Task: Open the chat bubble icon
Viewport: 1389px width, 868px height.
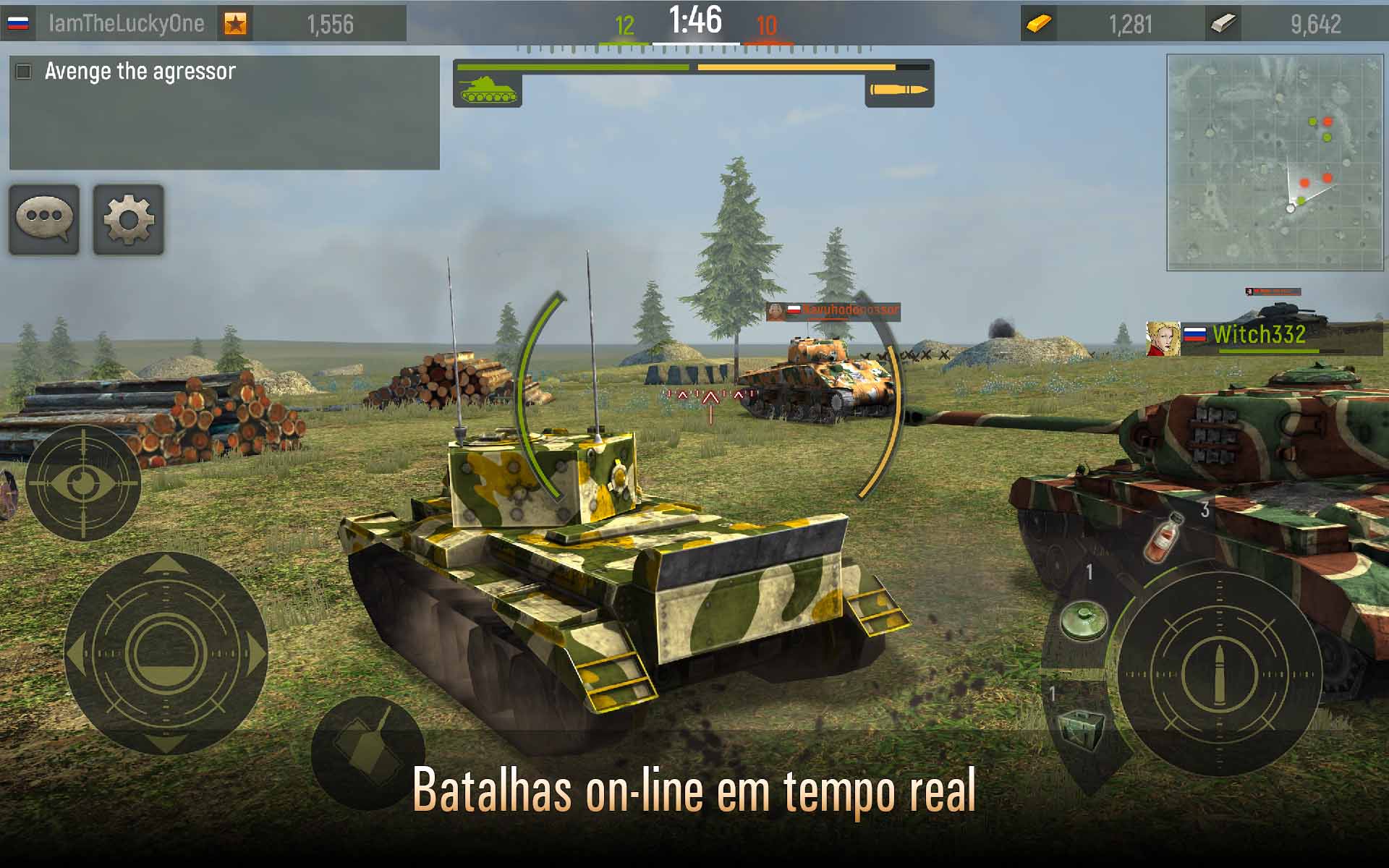Action: coord(43,221)
